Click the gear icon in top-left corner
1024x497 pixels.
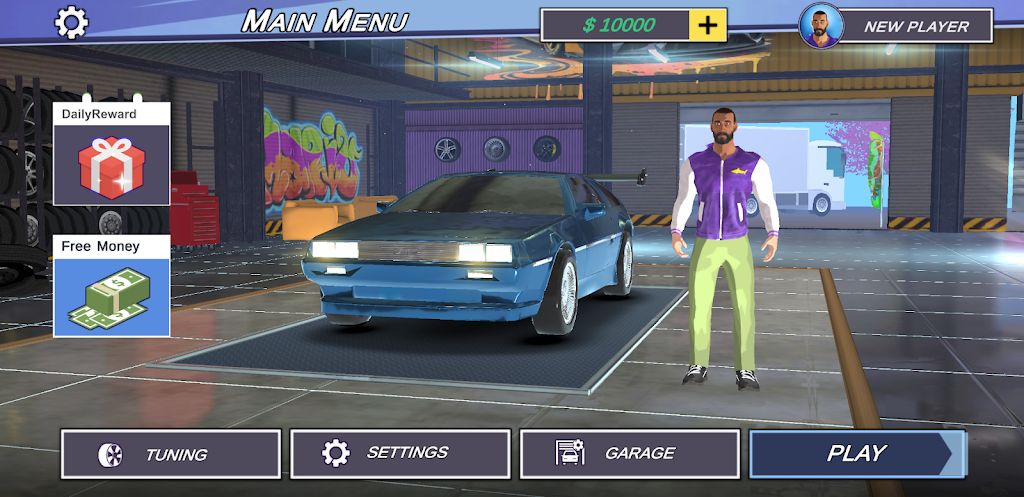(x=71, y=22)
